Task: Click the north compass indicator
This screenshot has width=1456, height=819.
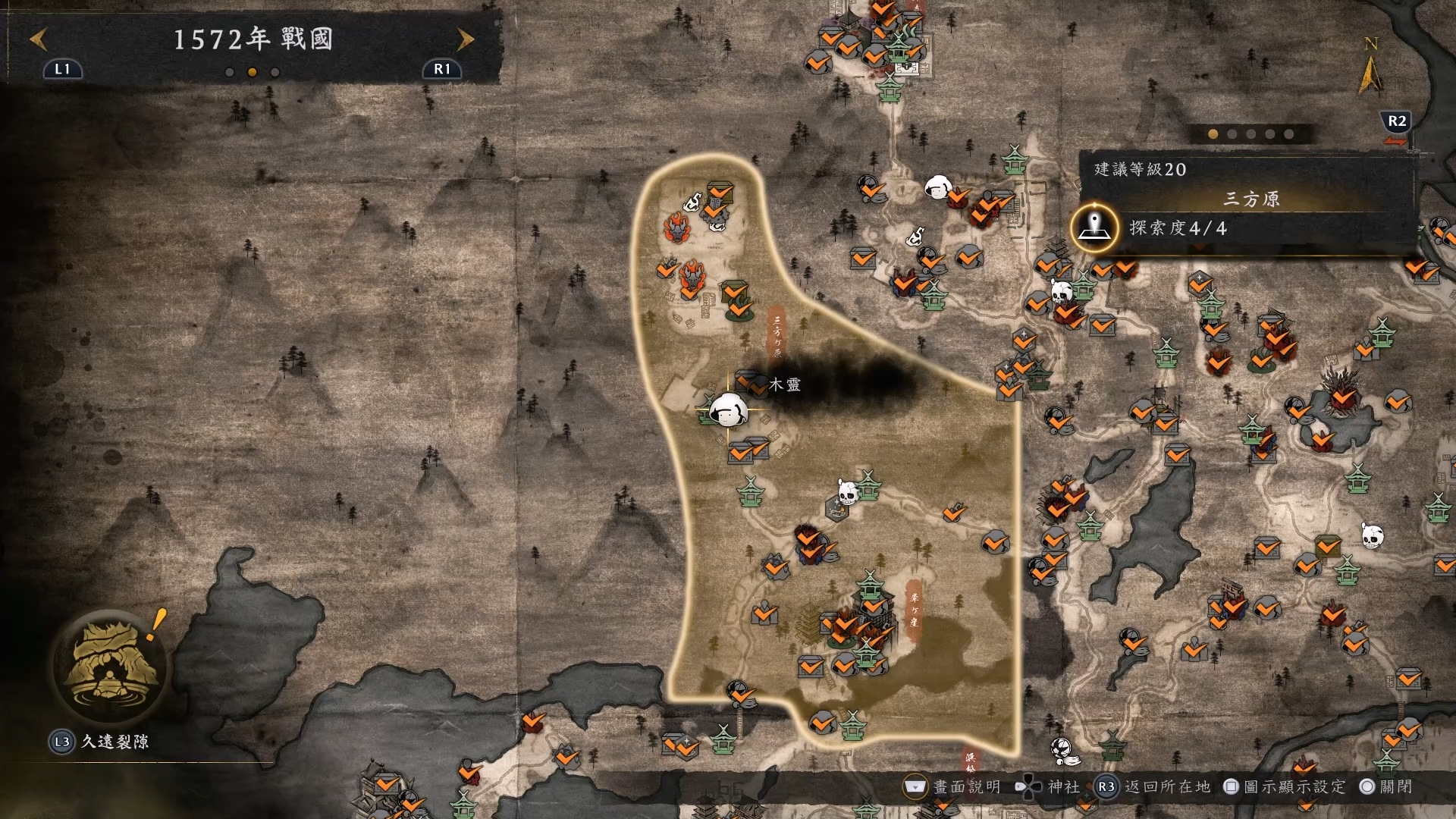Action: [1370, 67]
